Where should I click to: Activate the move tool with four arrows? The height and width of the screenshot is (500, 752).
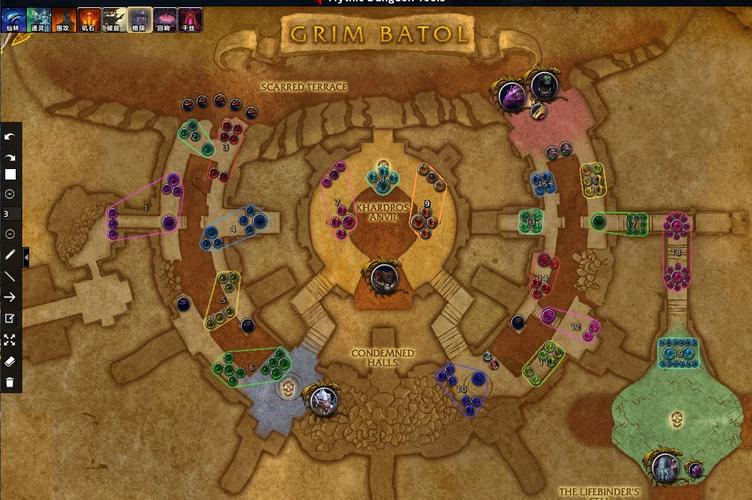coord(10,340)
